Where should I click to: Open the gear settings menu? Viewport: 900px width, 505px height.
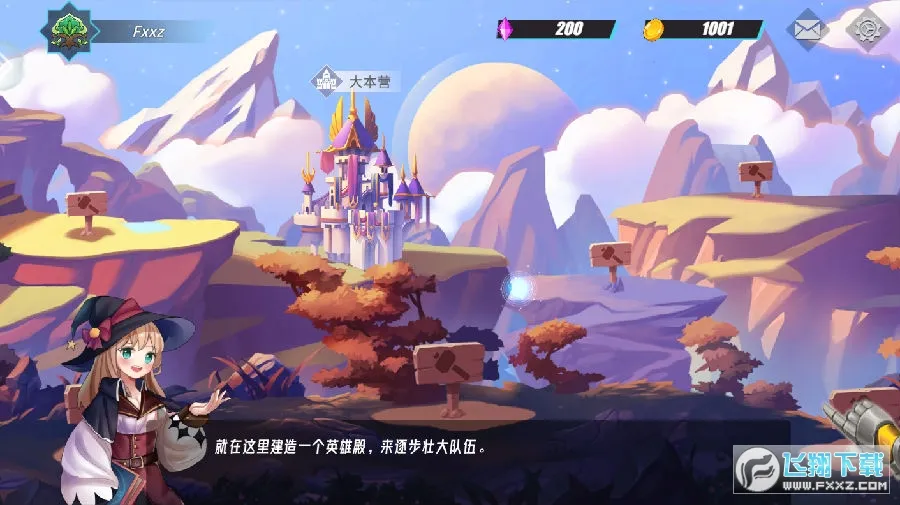[866, 29]
